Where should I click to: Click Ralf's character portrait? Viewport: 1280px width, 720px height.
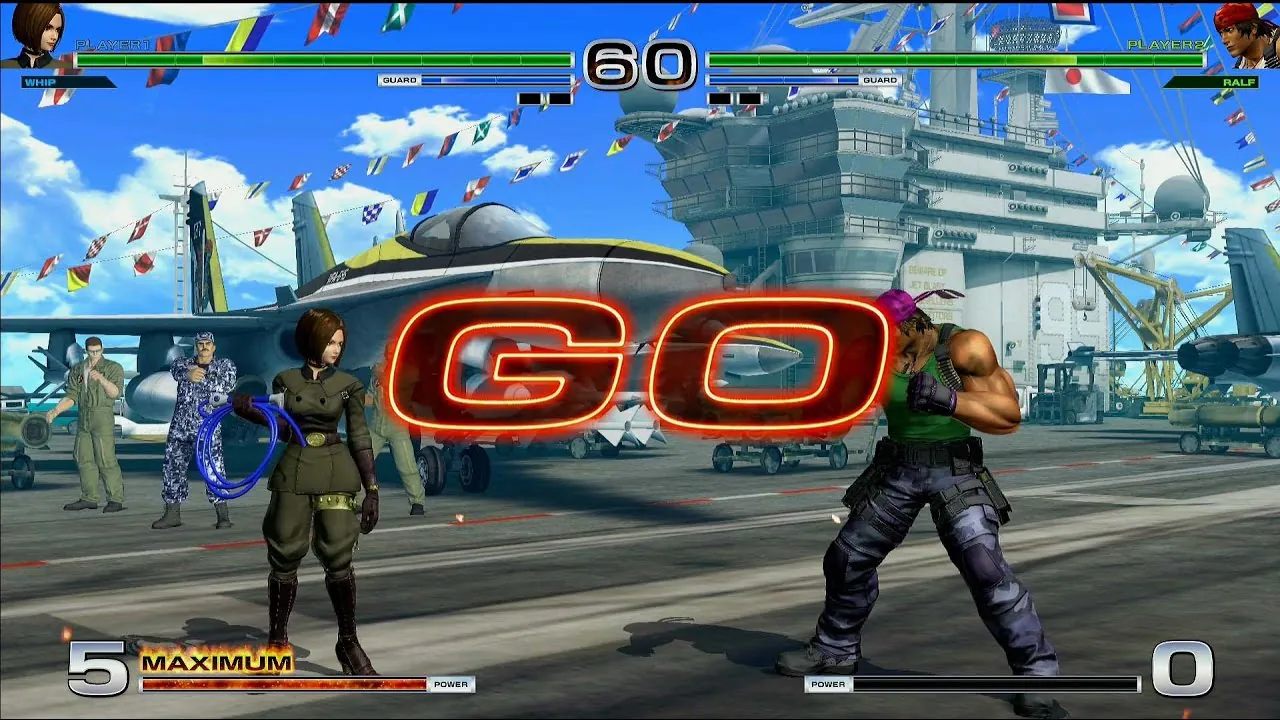click(1243, 34)
